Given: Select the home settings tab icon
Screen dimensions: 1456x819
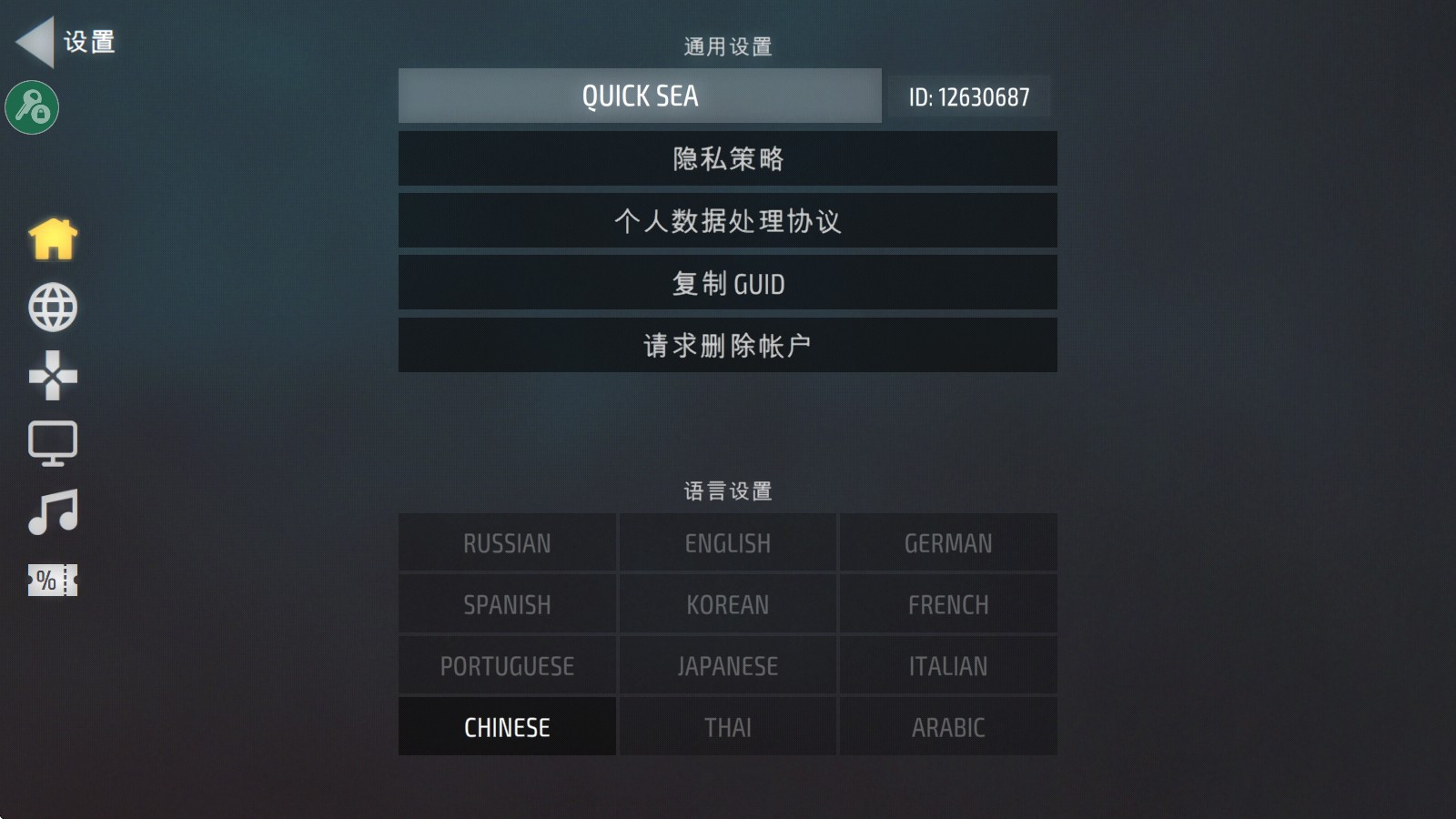Looking at the screenshot, I should pos(52,238).
